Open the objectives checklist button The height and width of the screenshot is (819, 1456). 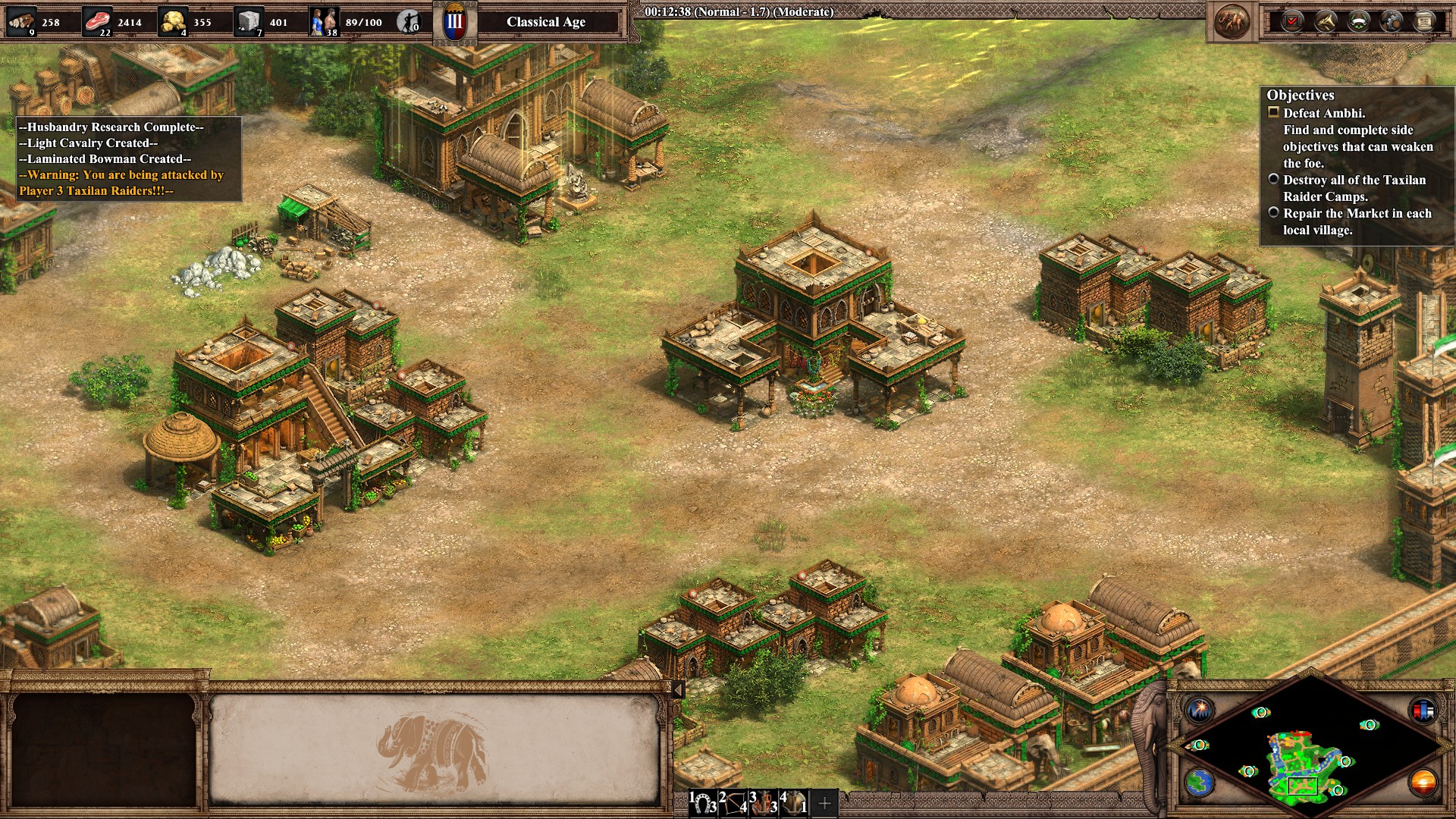tap(1292, 21)
